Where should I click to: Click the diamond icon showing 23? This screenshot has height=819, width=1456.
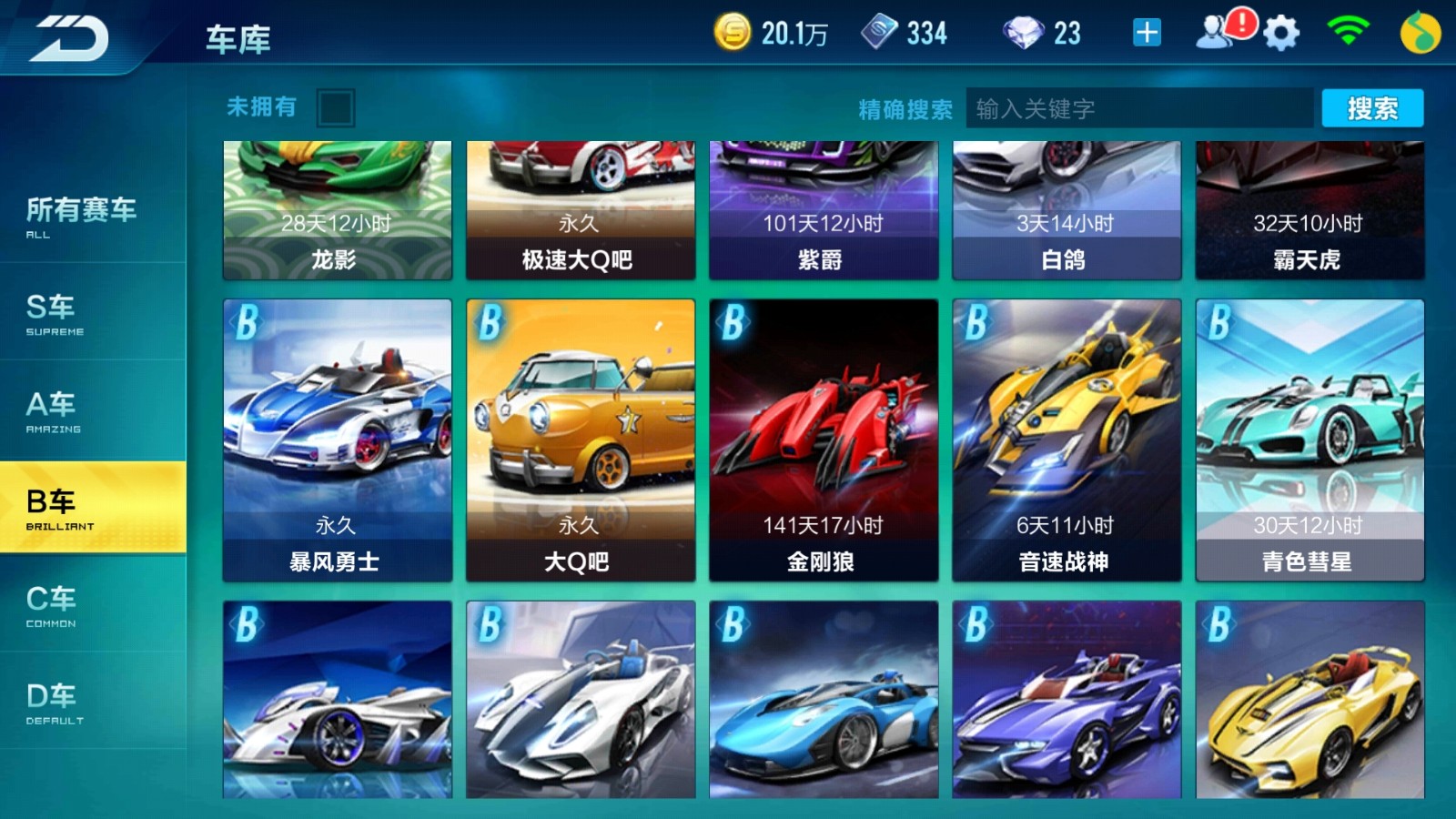[1021, 33]
